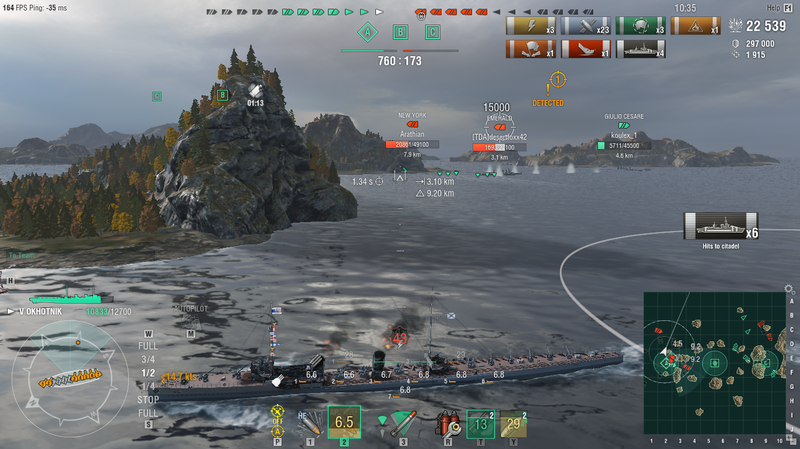Open minimap settings gear
This screenshot has width=800, height=449.
pyautogui.click(x=789, y=290)
